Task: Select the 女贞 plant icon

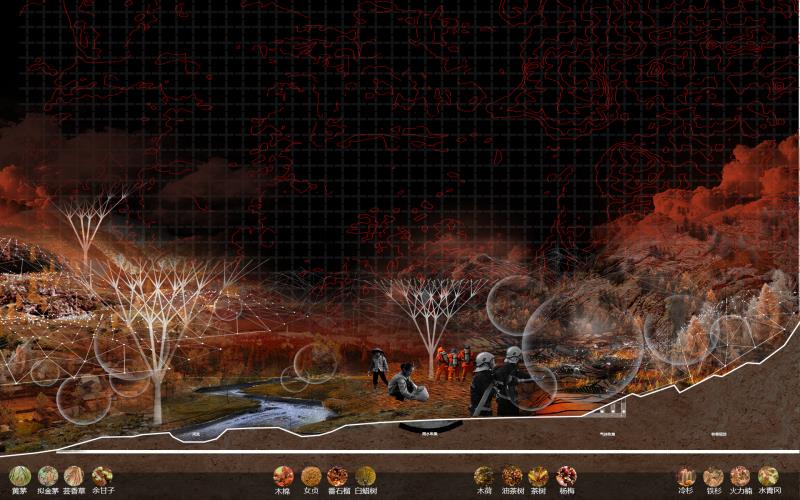Action: tap(311, 476)
